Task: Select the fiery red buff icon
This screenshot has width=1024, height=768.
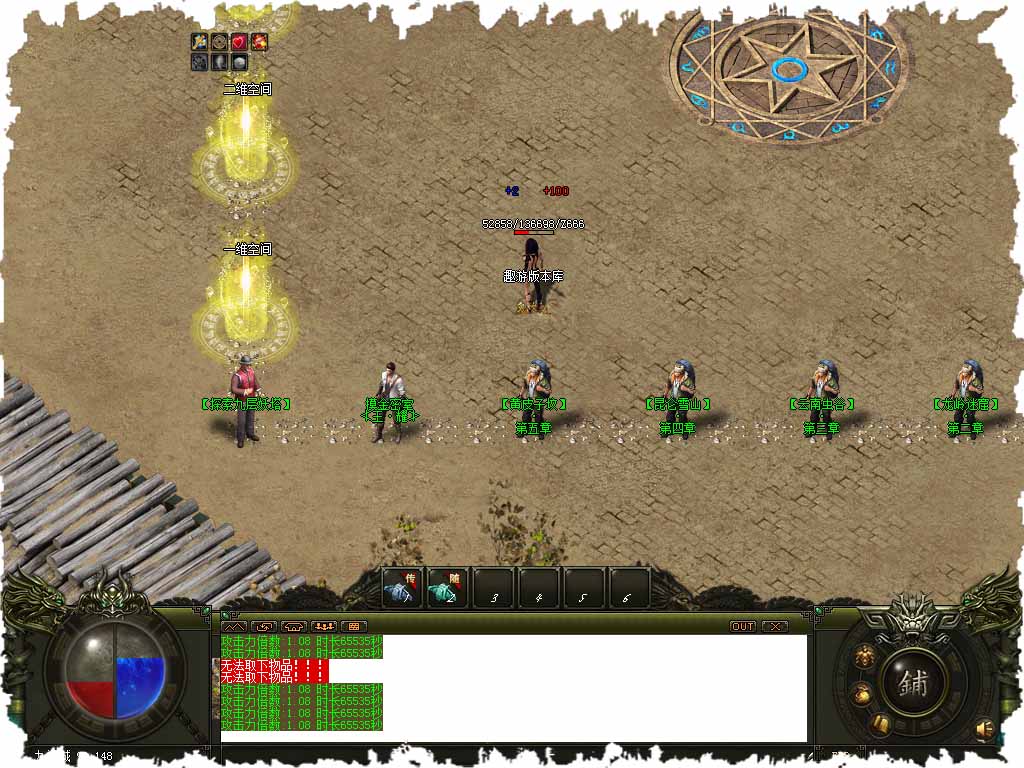Action: coord(259,42)
